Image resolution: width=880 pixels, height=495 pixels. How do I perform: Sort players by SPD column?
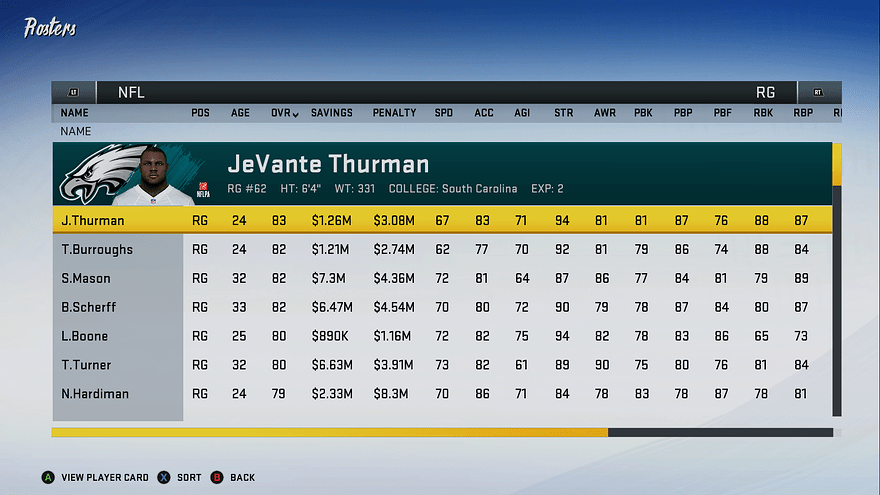443,113
